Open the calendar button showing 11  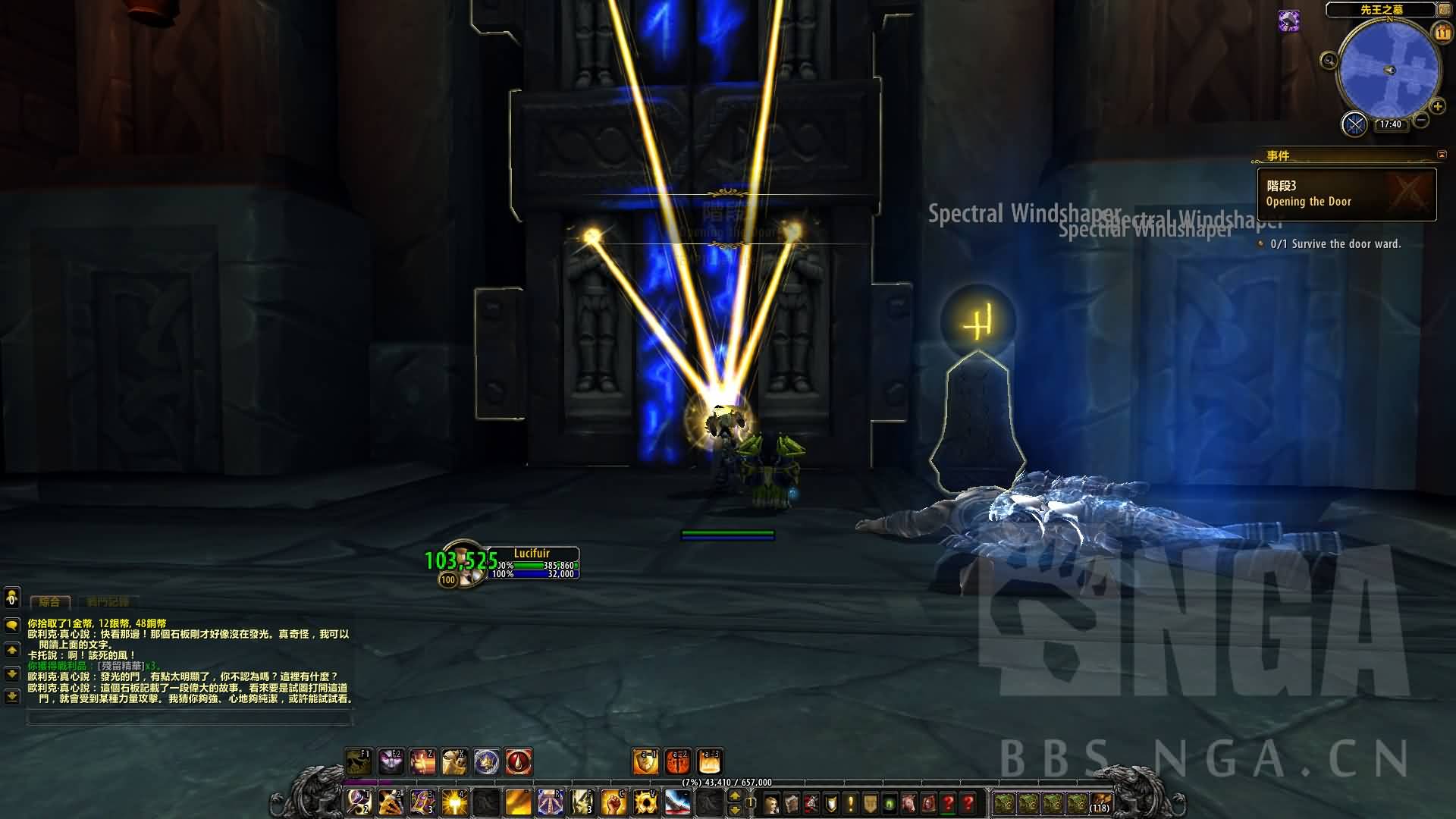[1442, 33]
